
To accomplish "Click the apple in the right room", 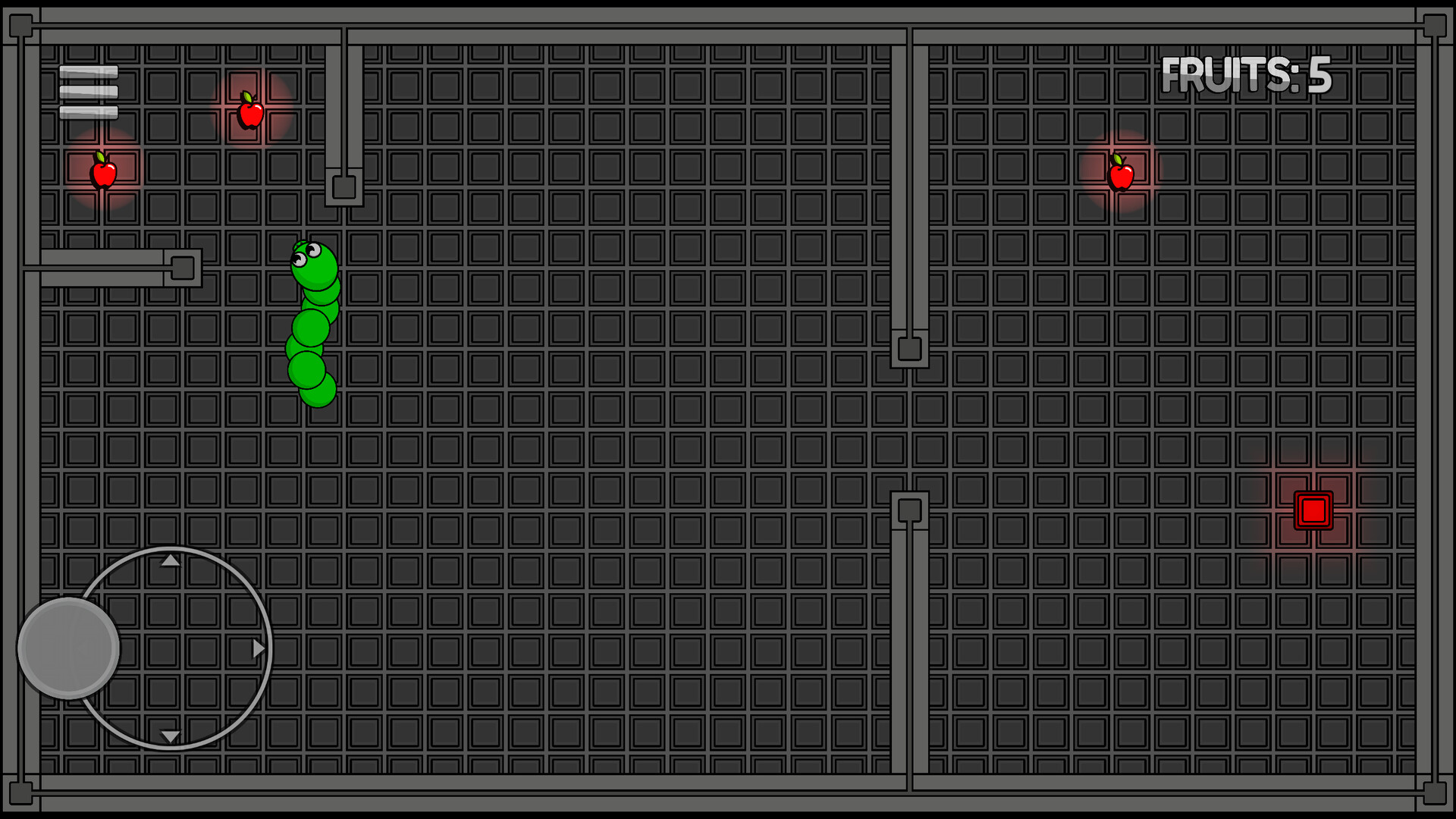I will tap(1120, 176).
